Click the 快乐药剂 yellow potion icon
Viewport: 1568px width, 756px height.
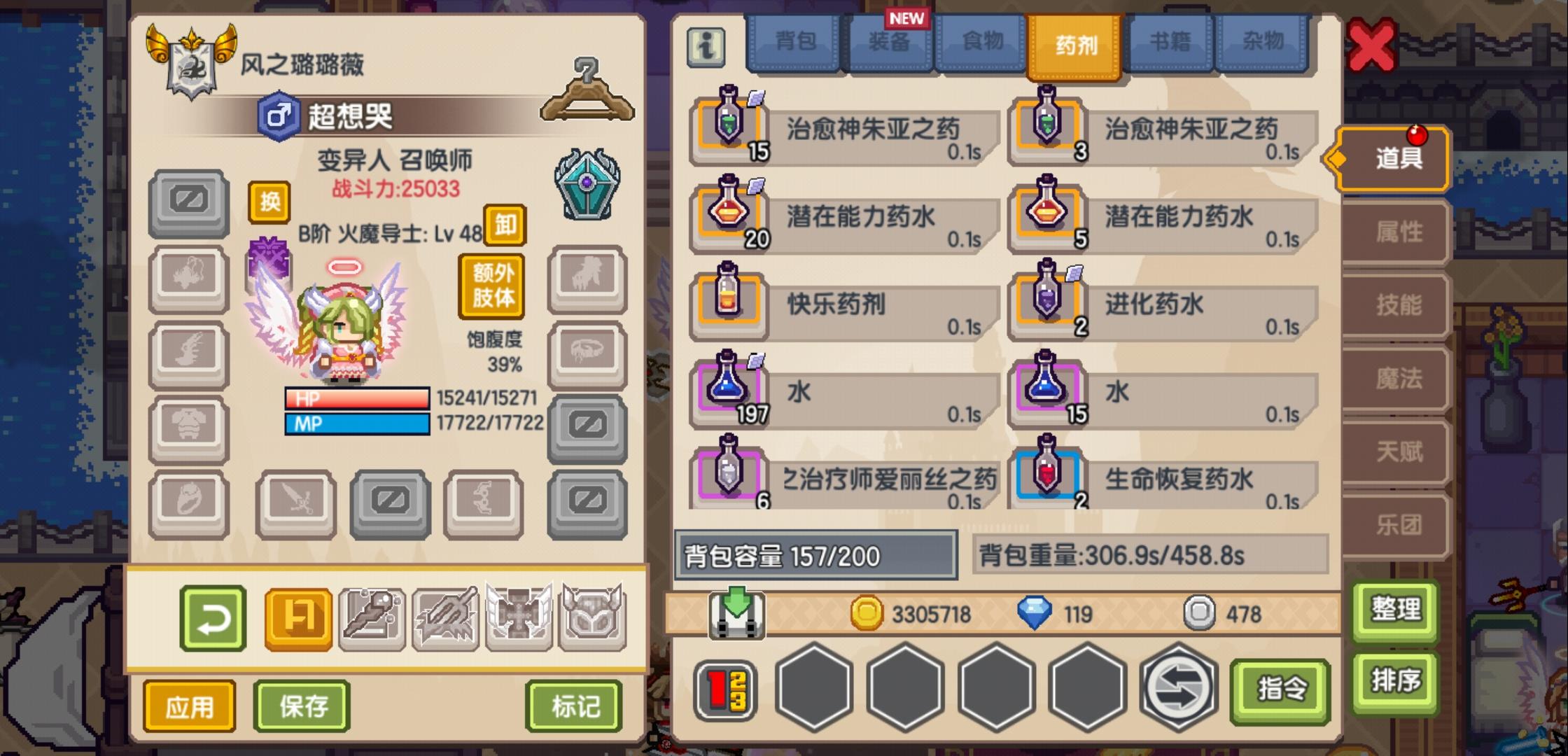tap(727, 304)
